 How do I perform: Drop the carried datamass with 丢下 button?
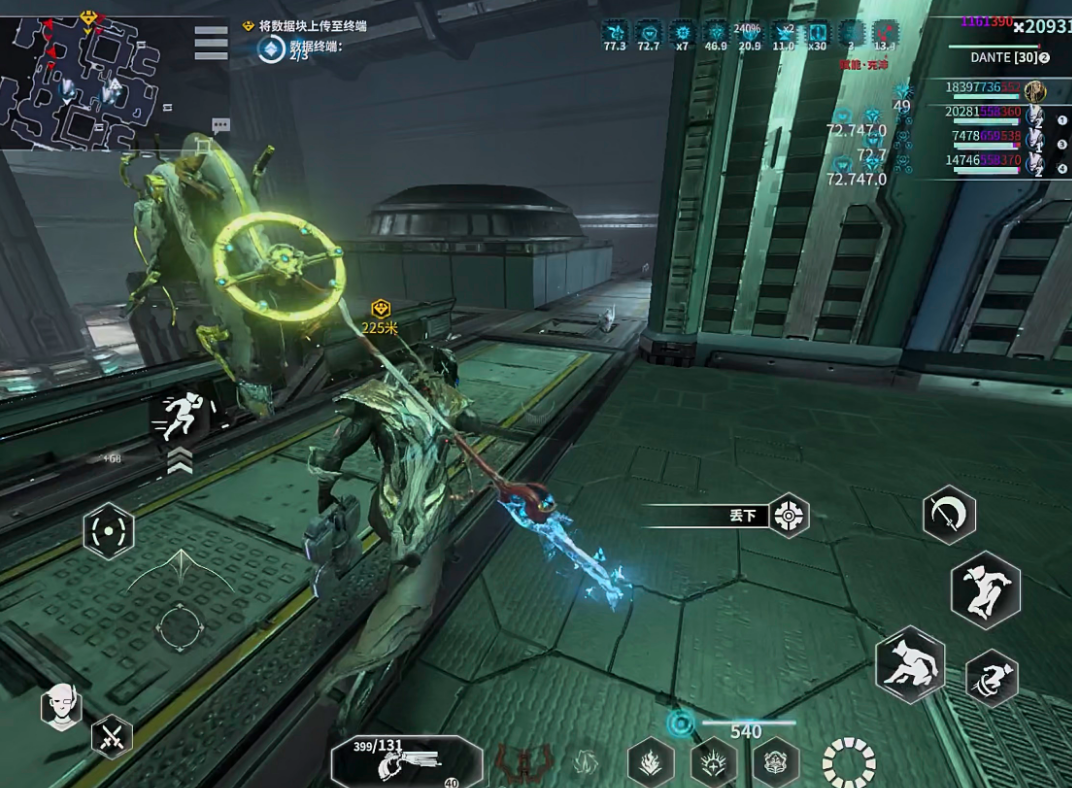(788, 516)
